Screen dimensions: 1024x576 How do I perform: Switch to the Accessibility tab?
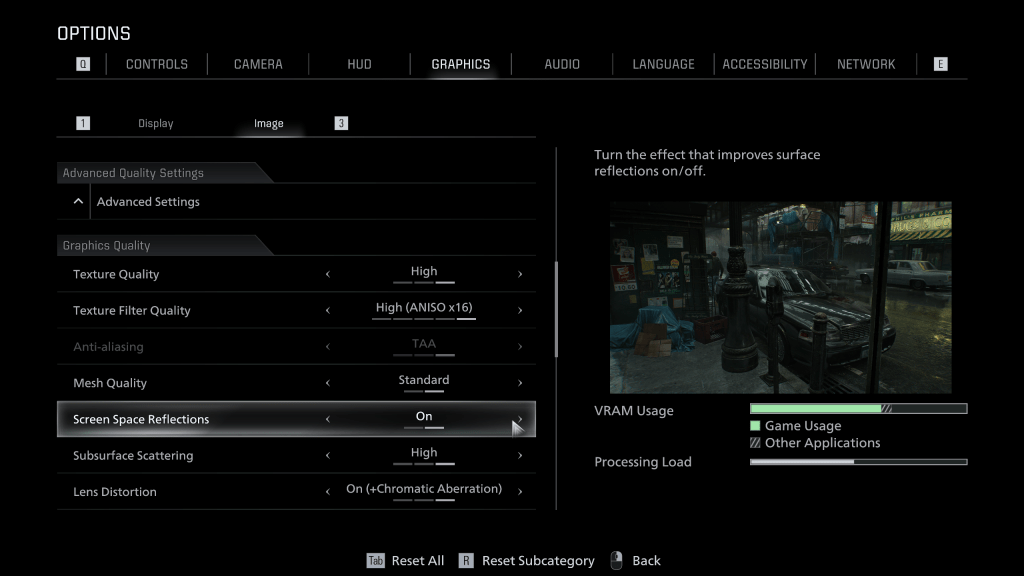(765, 64)
